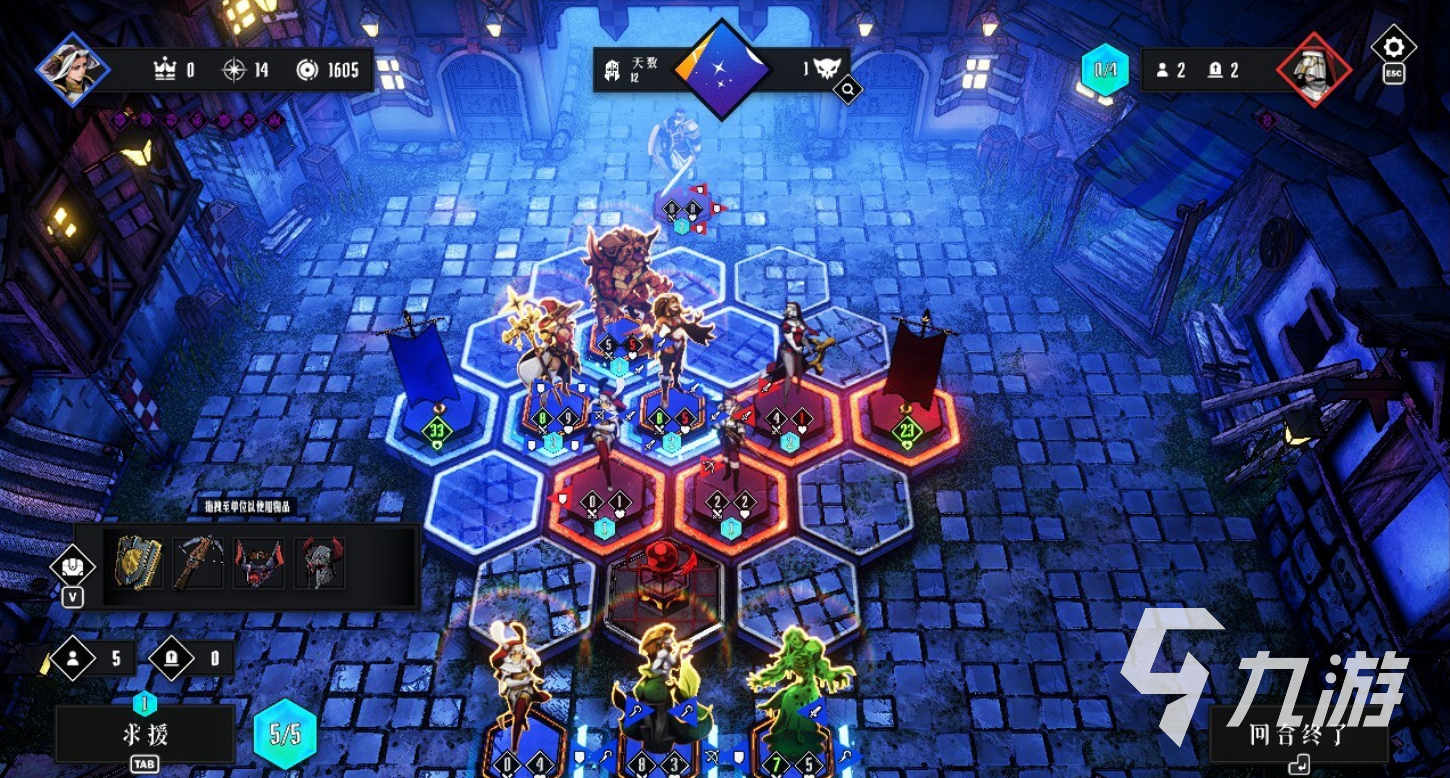Click the 求援 call for aid button
The width and height of the screenshot is (1450, 778).
click(145, 735)
